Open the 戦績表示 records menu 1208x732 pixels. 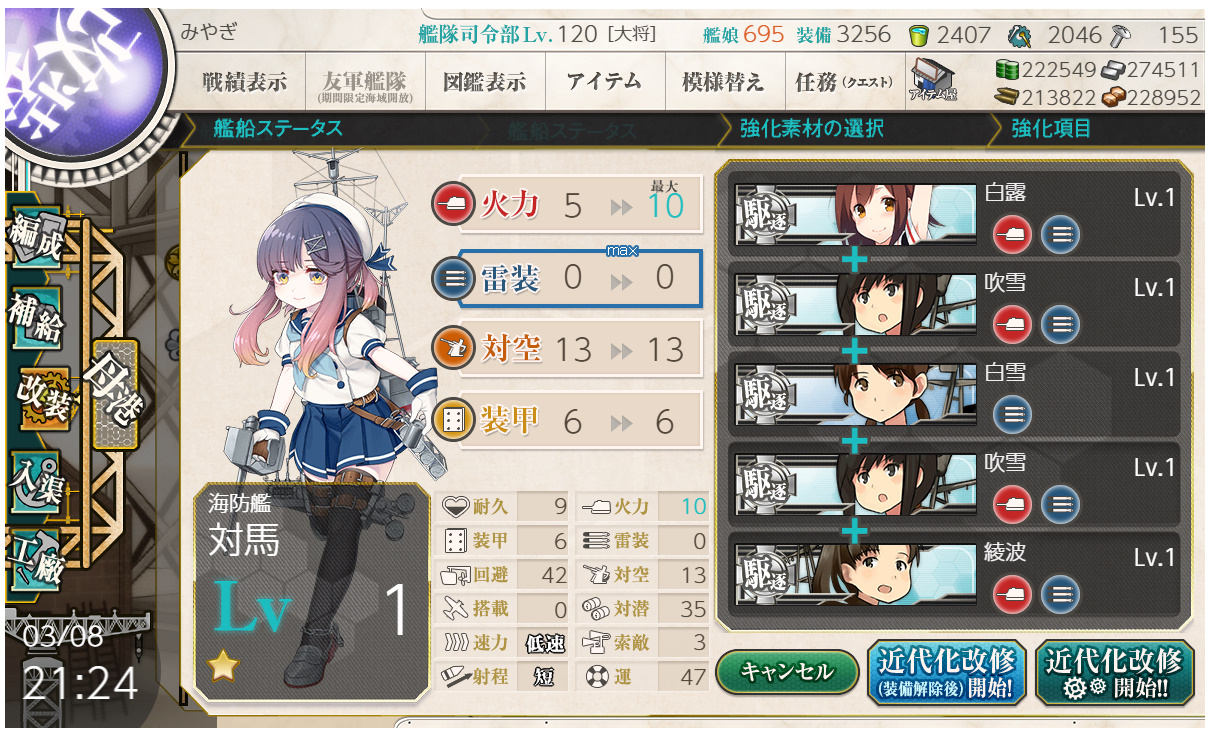tap(243, 82)
